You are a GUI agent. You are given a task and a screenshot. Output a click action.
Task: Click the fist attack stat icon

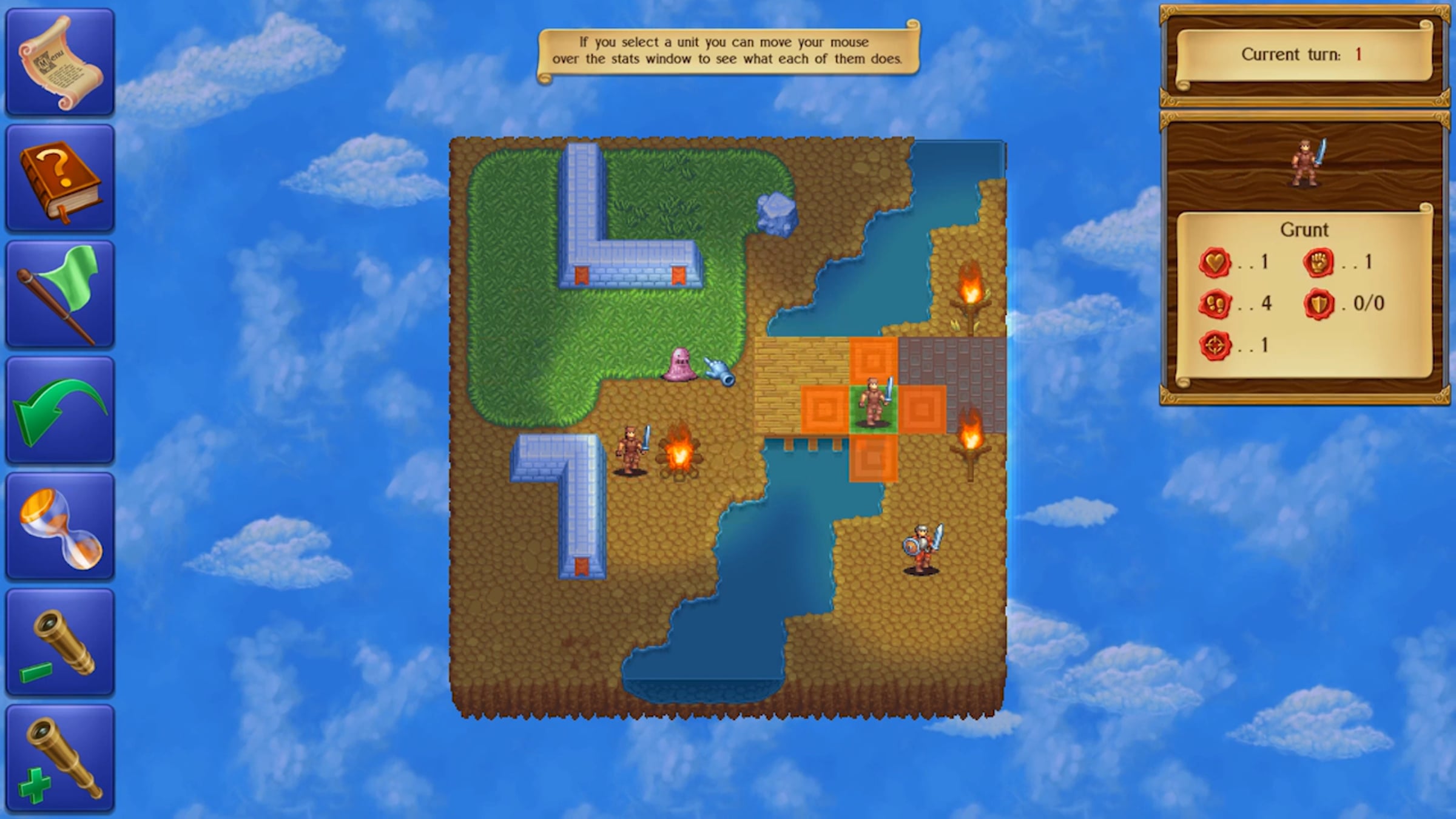coord(1319,263)
